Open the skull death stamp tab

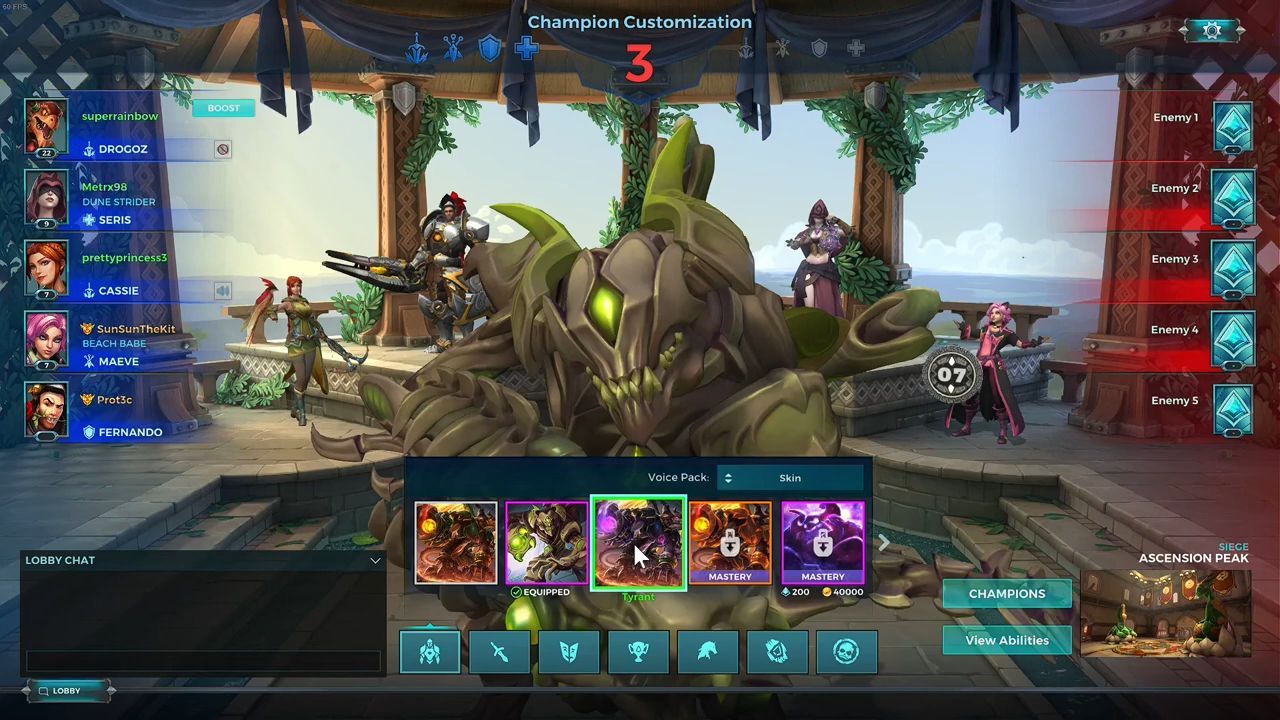(x=846, y=652)
